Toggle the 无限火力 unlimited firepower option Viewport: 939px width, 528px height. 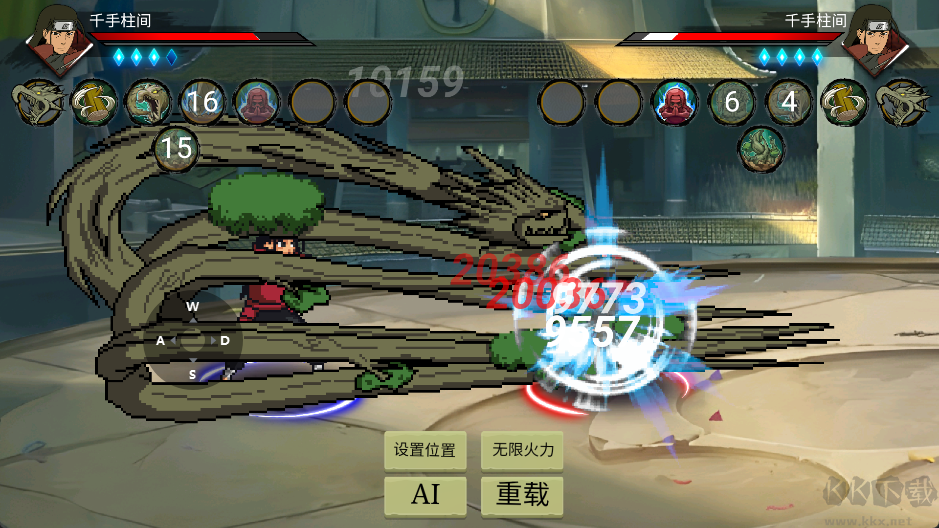pos(523,451)
